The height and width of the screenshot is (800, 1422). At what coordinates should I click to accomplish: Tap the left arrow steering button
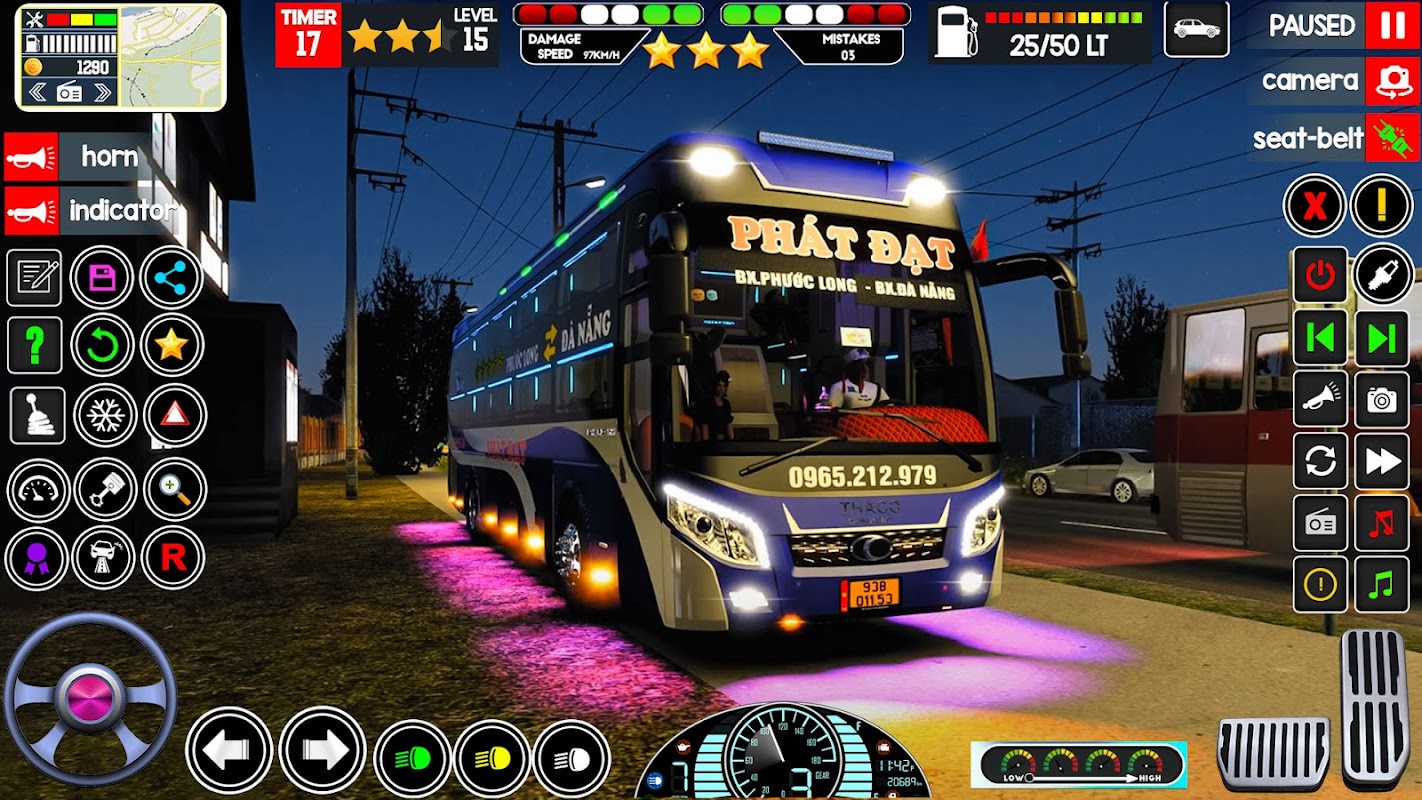tap(229, 750)
